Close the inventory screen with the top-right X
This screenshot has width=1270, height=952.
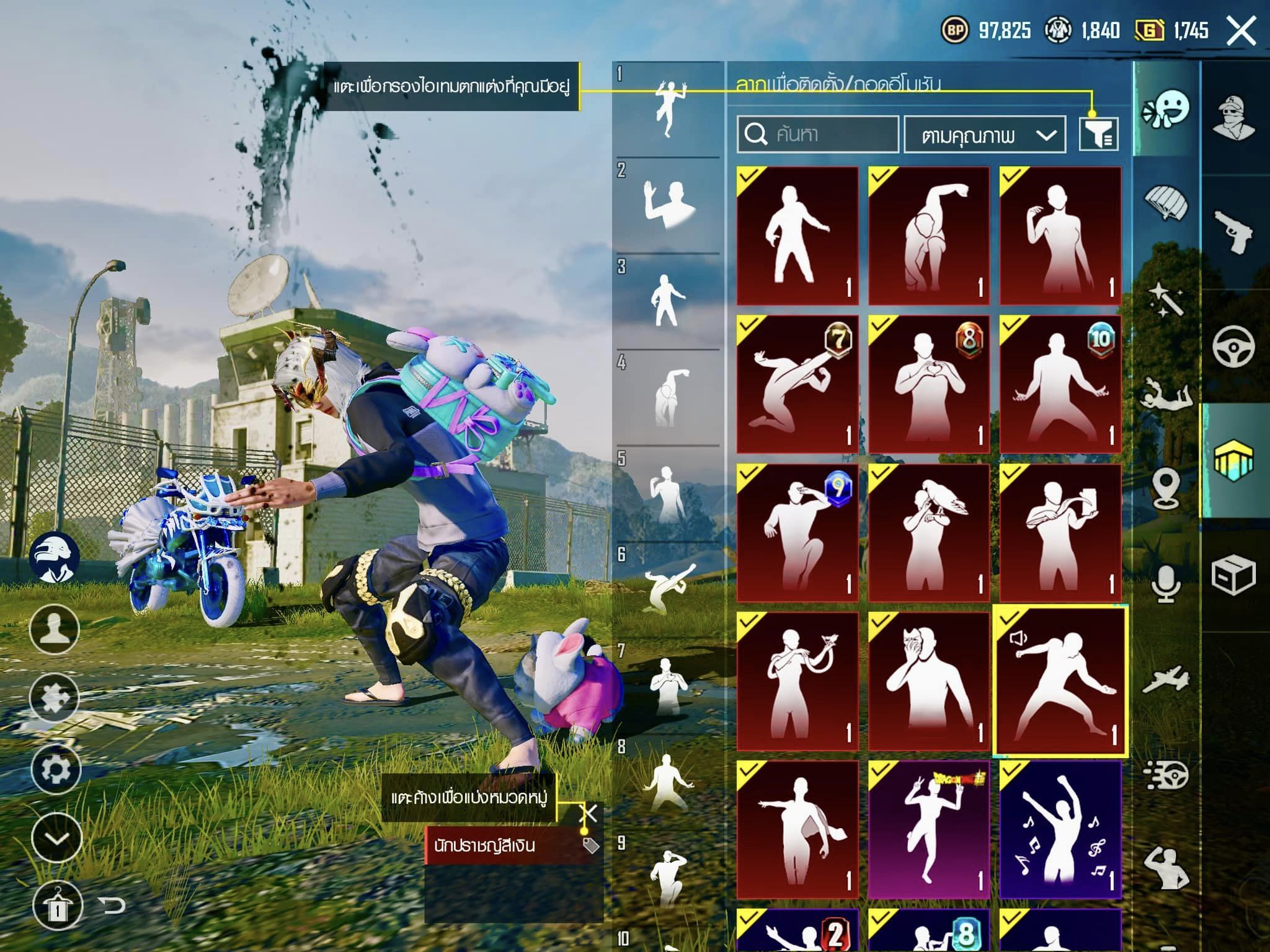1241,30
